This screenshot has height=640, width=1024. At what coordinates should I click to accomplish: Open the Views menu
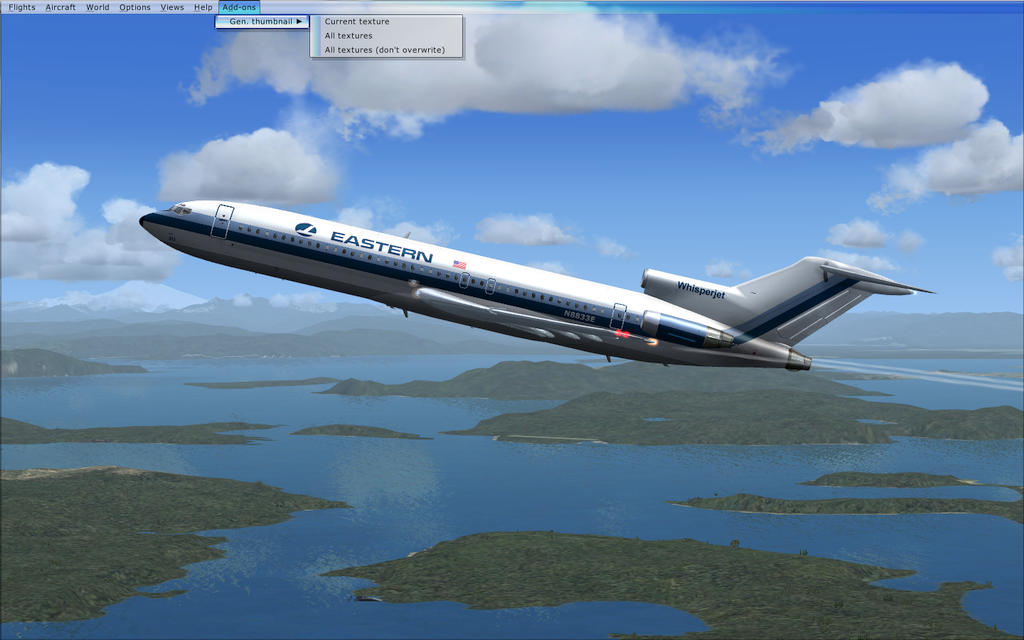[x=172, y=7]
